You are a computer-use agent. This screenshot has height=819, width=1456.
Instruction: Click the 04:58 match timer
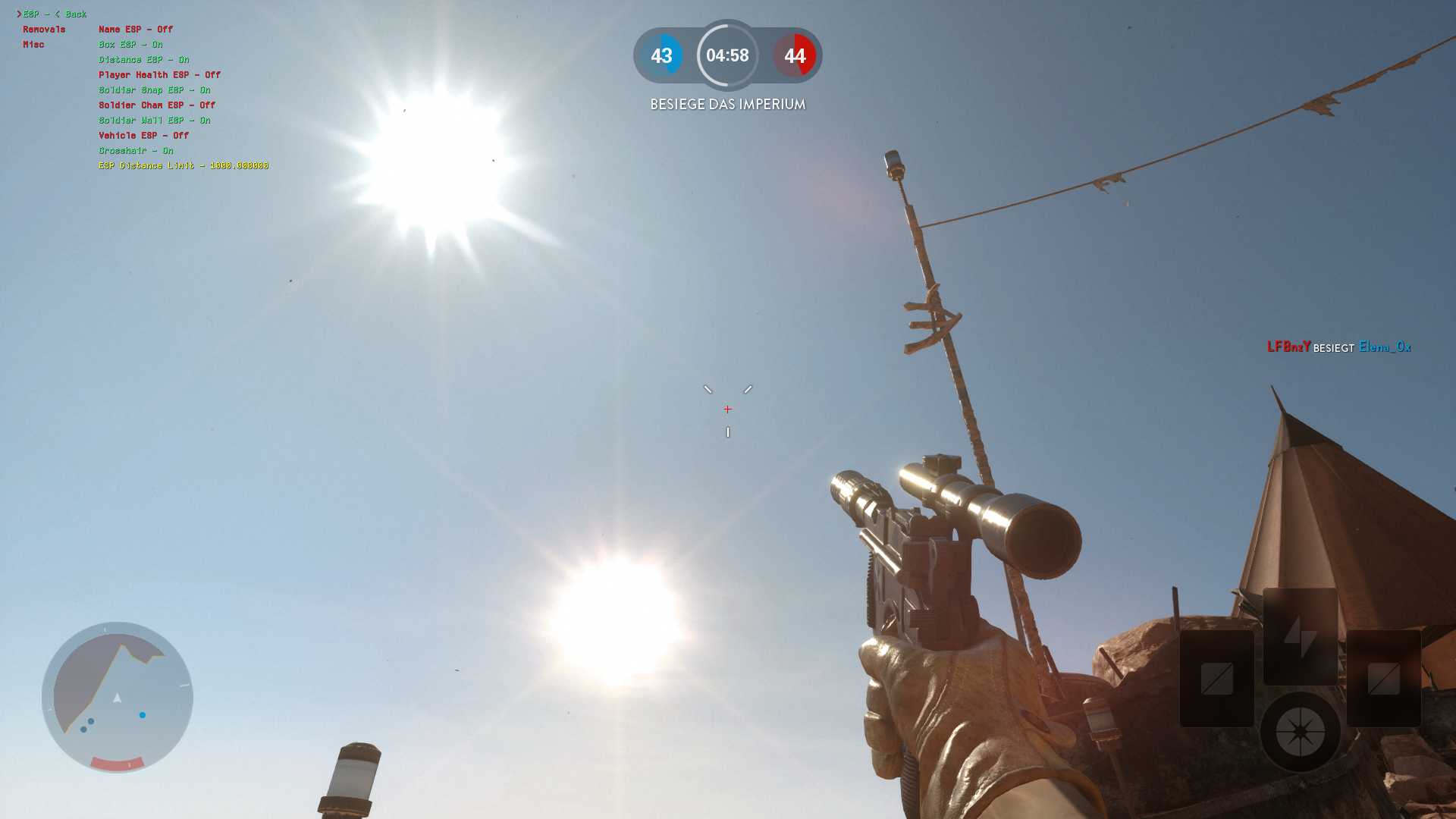727,55
